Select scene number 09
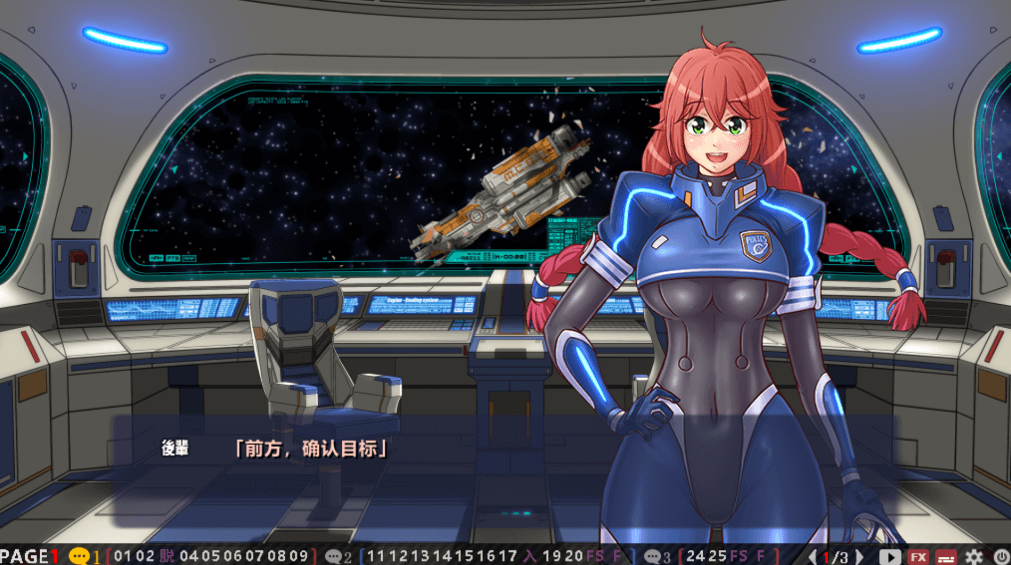 297,556
